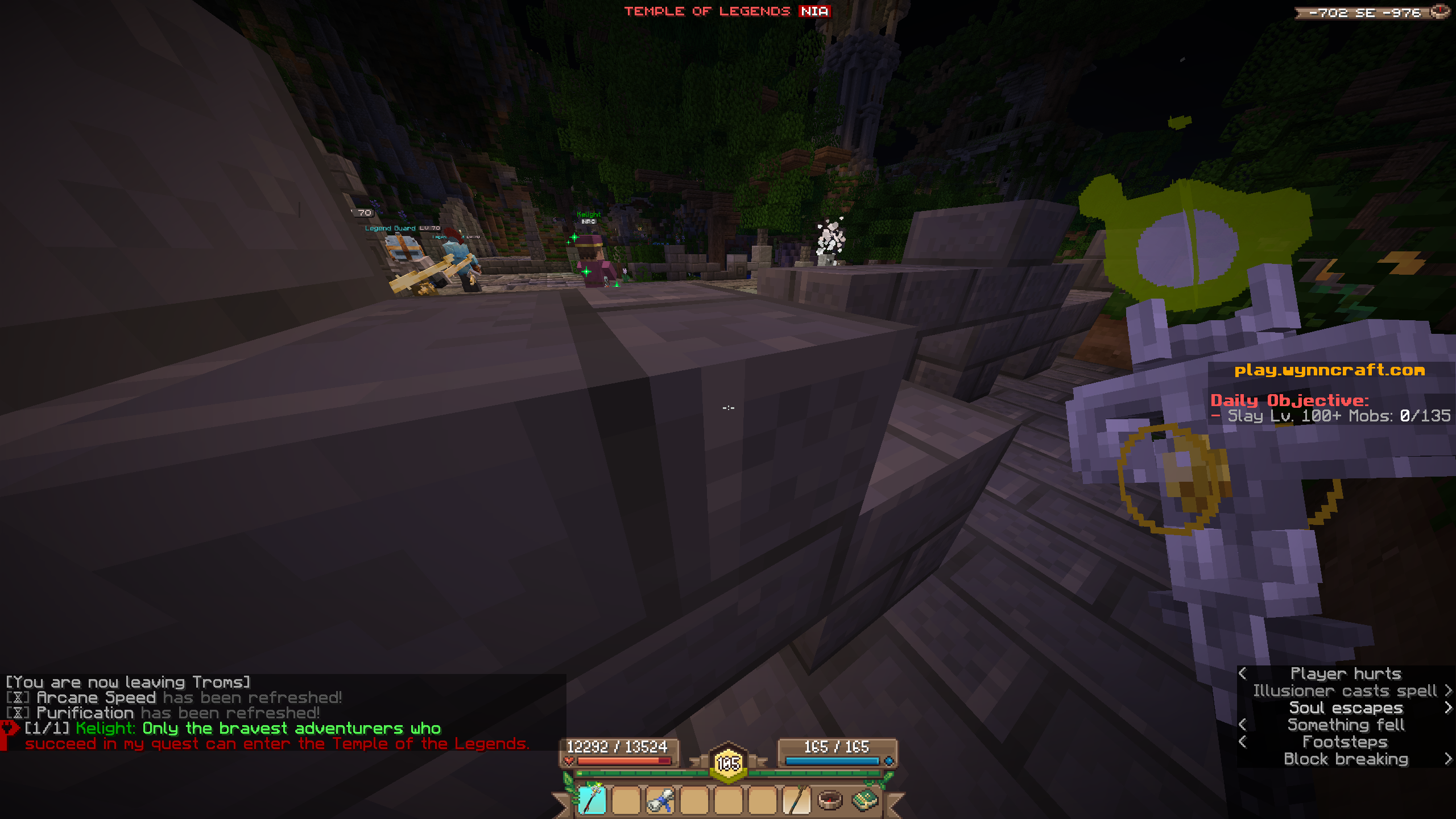Open the green quest book slot

point(864,800)
